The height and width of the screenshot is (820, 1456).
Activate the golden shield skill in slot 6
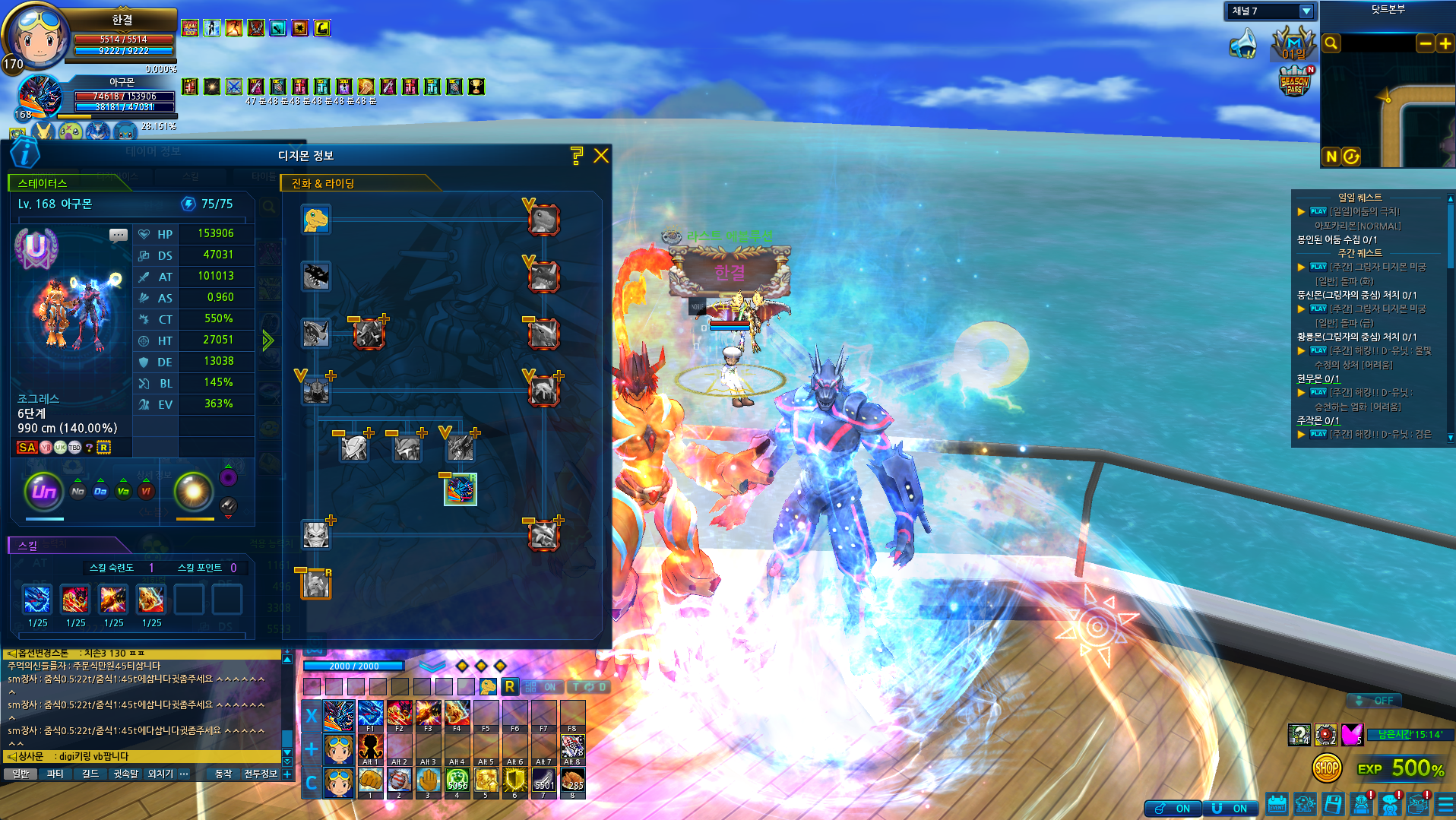pyautogui.click(x=514, y=780)
